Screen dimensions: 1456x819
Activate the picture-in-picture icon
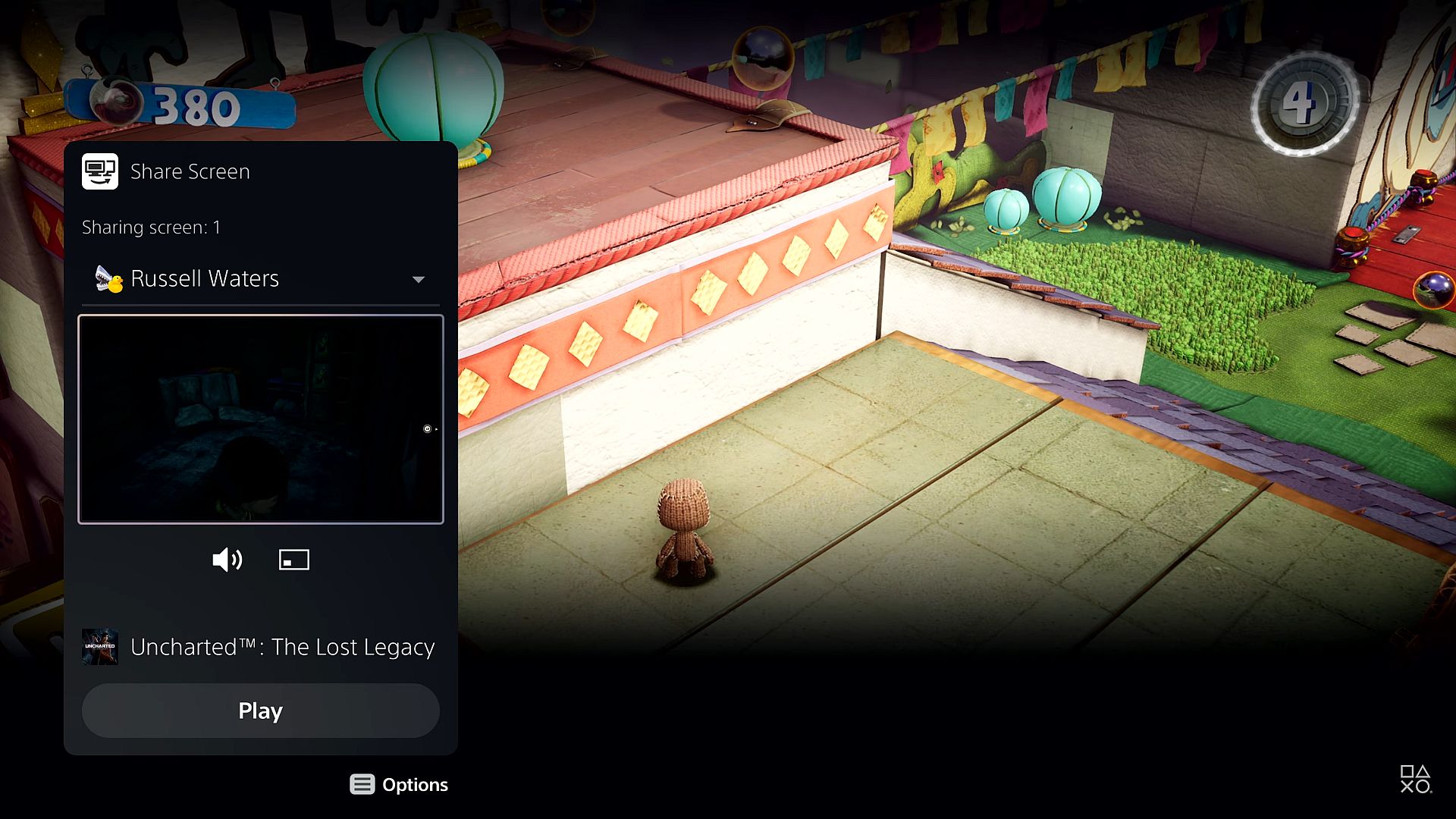(293, 560)
